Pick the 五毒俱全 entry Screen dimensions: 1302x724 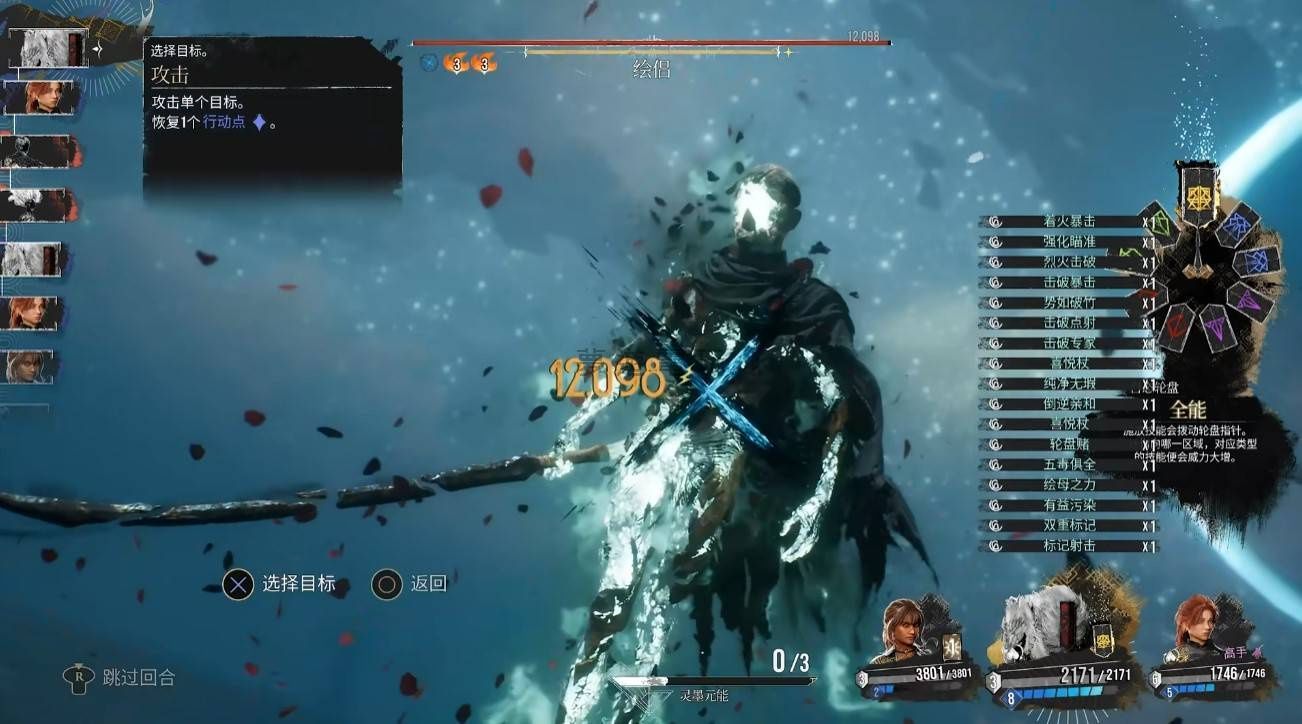[1068, 465]
